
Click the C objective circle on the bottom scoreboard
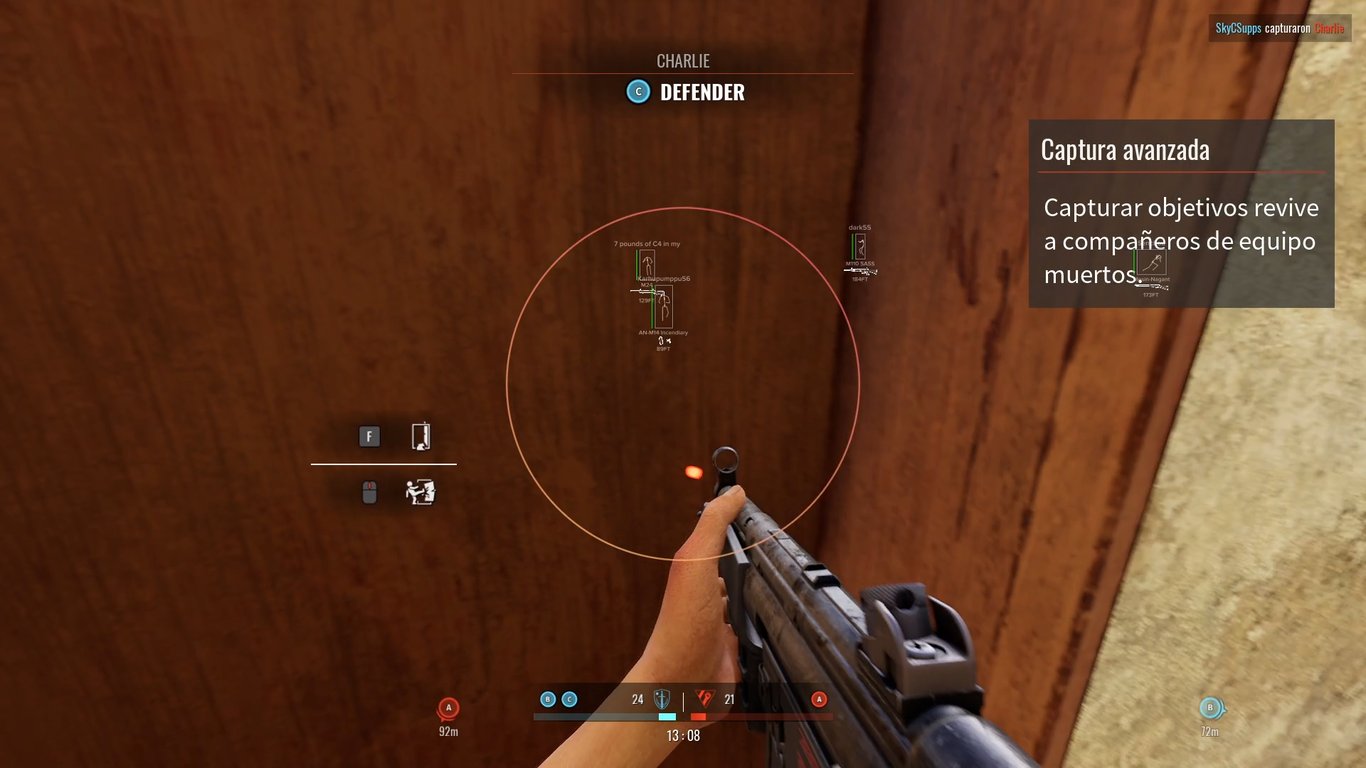(x=570, y=699)
